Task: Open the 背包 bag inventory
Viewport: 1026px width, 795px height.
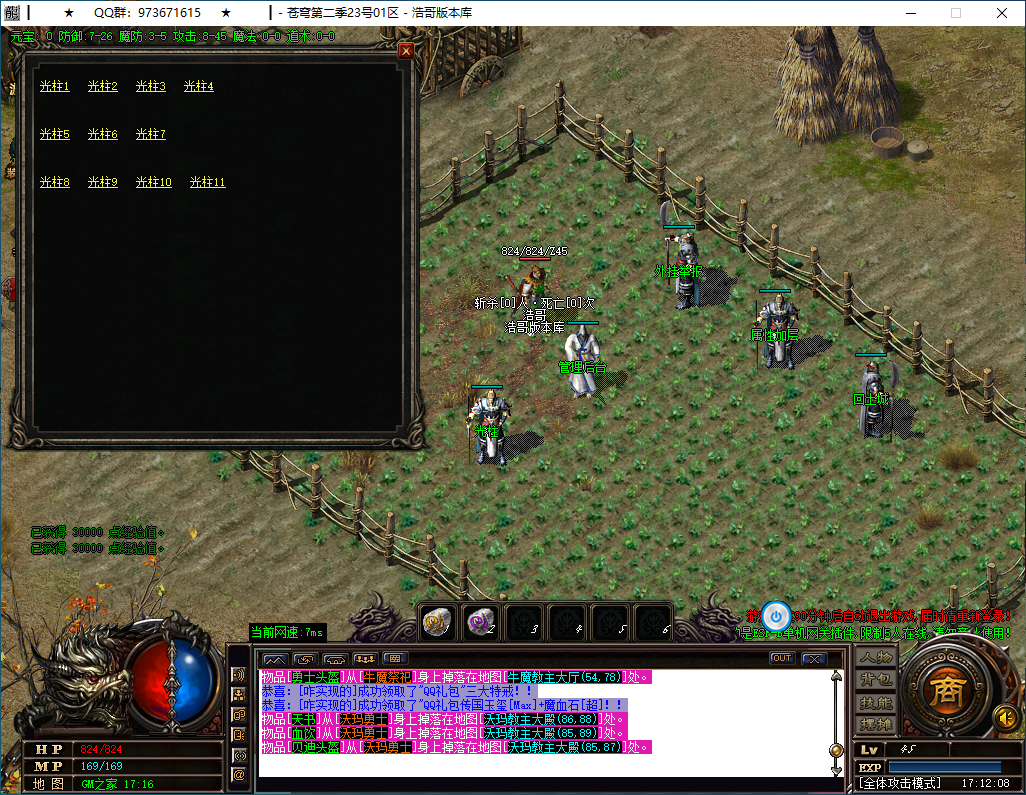Action: click(875, 680)
